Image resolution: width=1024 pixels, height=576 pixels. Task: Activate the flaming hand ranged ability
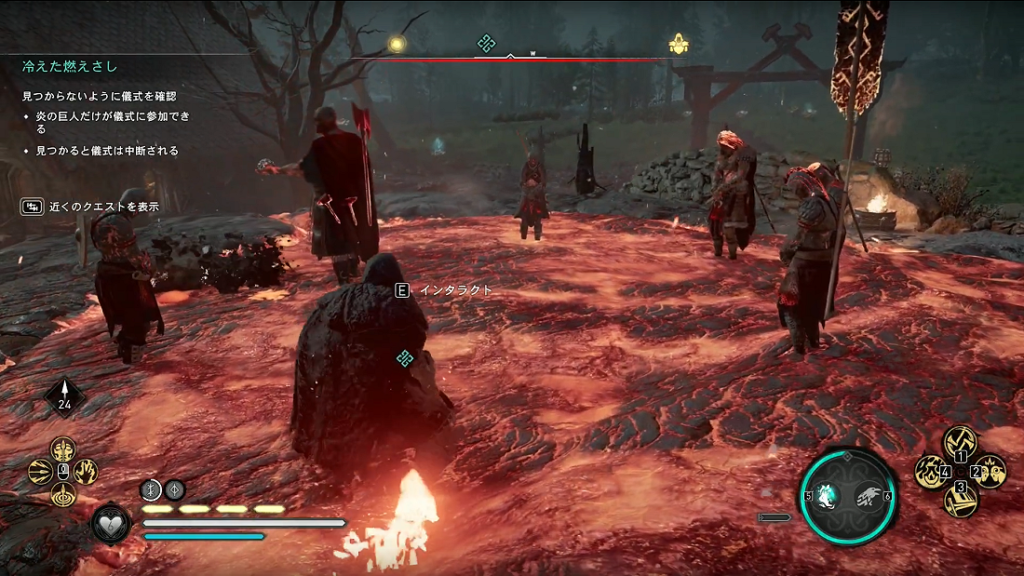(x=86, y=471)
